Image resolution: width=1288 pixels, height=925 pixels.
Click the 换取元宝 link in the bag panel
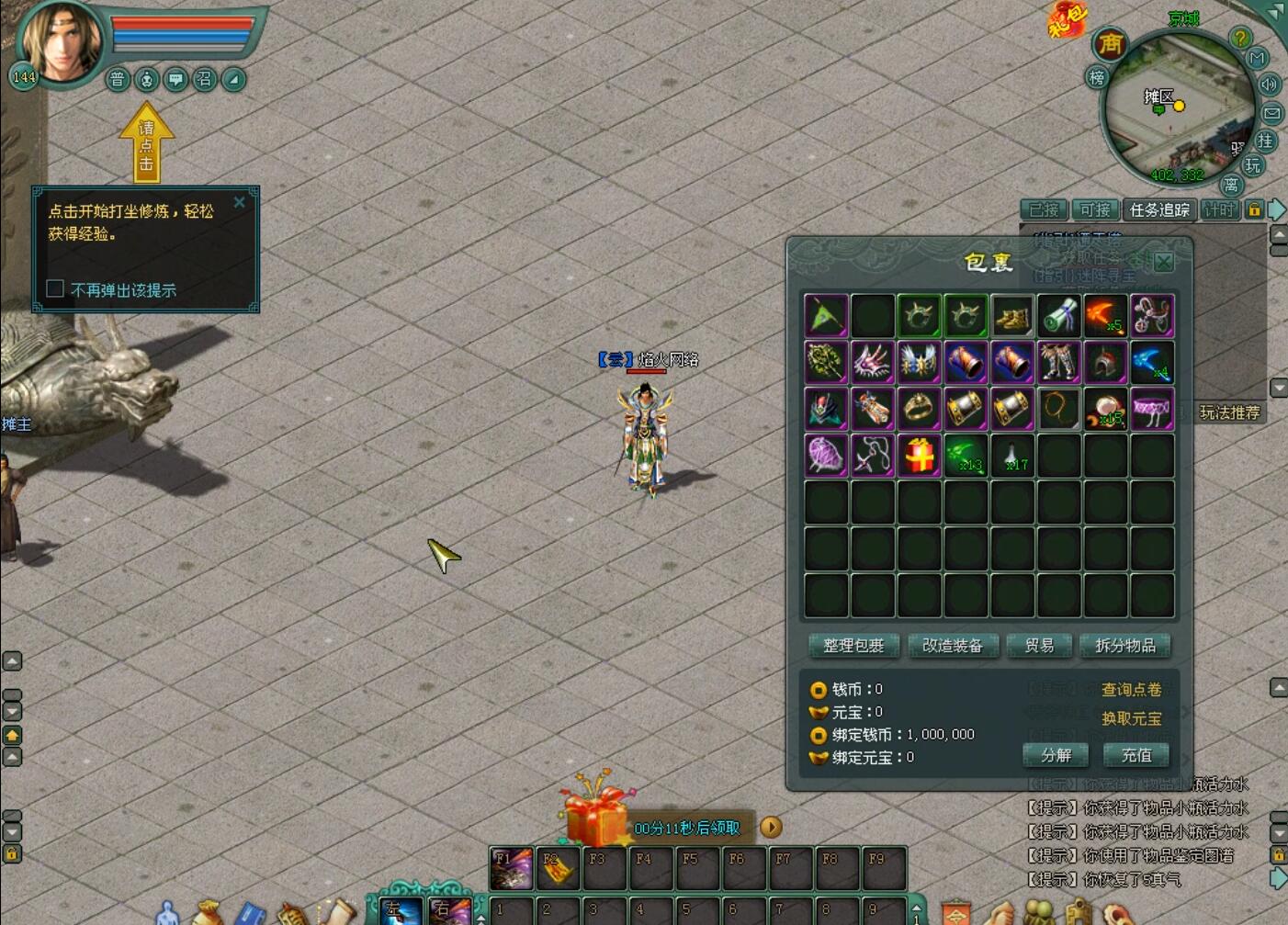pyautogui.click(x=1132, y=719)
